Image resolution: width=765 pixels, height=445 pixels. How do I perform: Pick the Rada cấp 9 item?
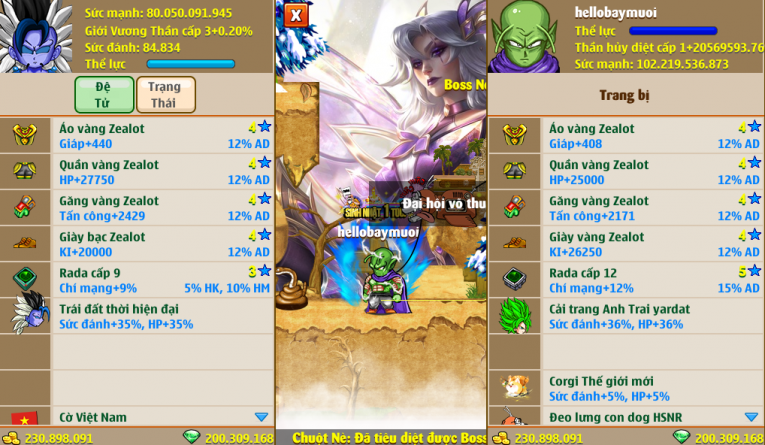160,280
